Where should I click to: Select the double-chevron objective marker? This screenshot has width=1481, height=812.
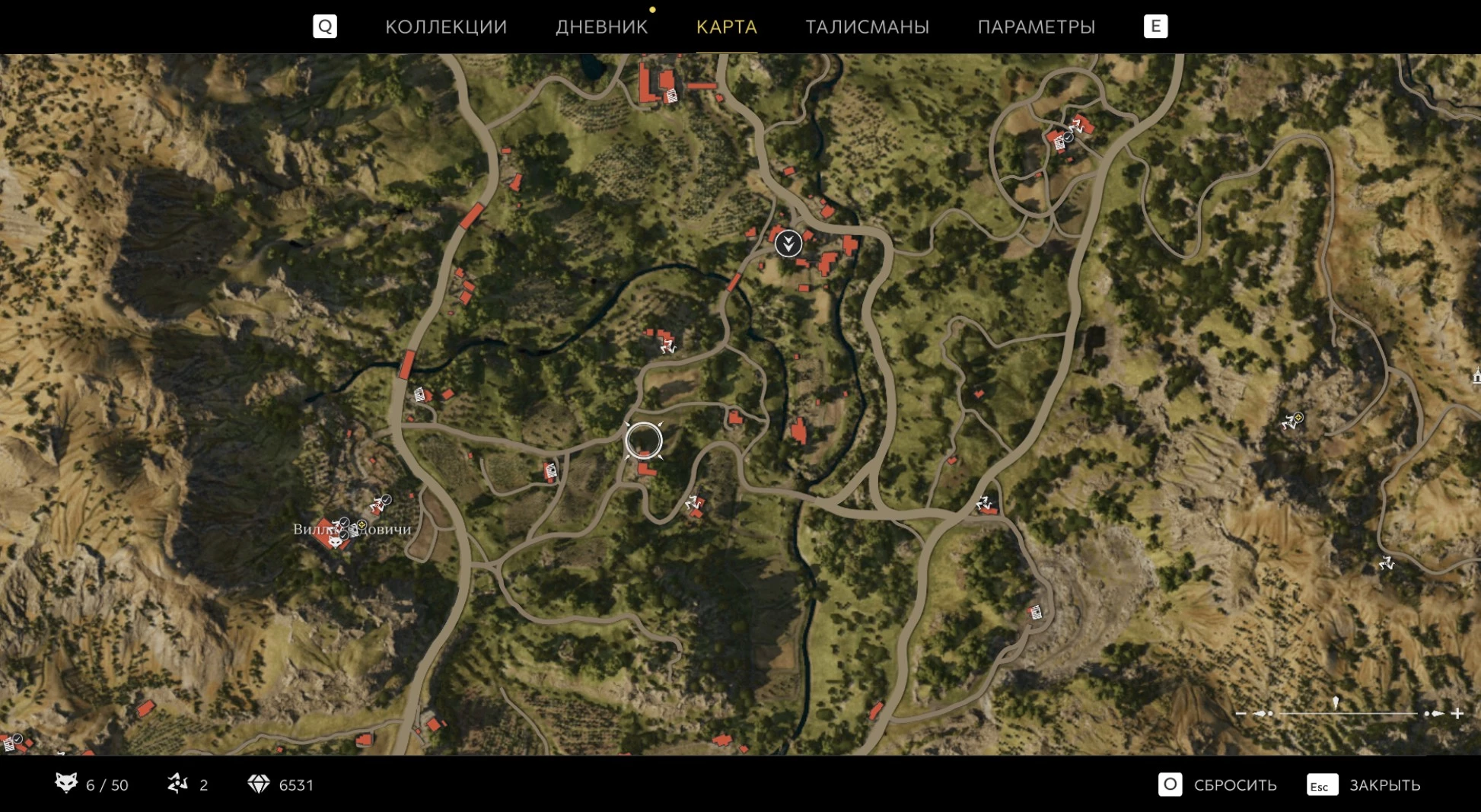788,244
